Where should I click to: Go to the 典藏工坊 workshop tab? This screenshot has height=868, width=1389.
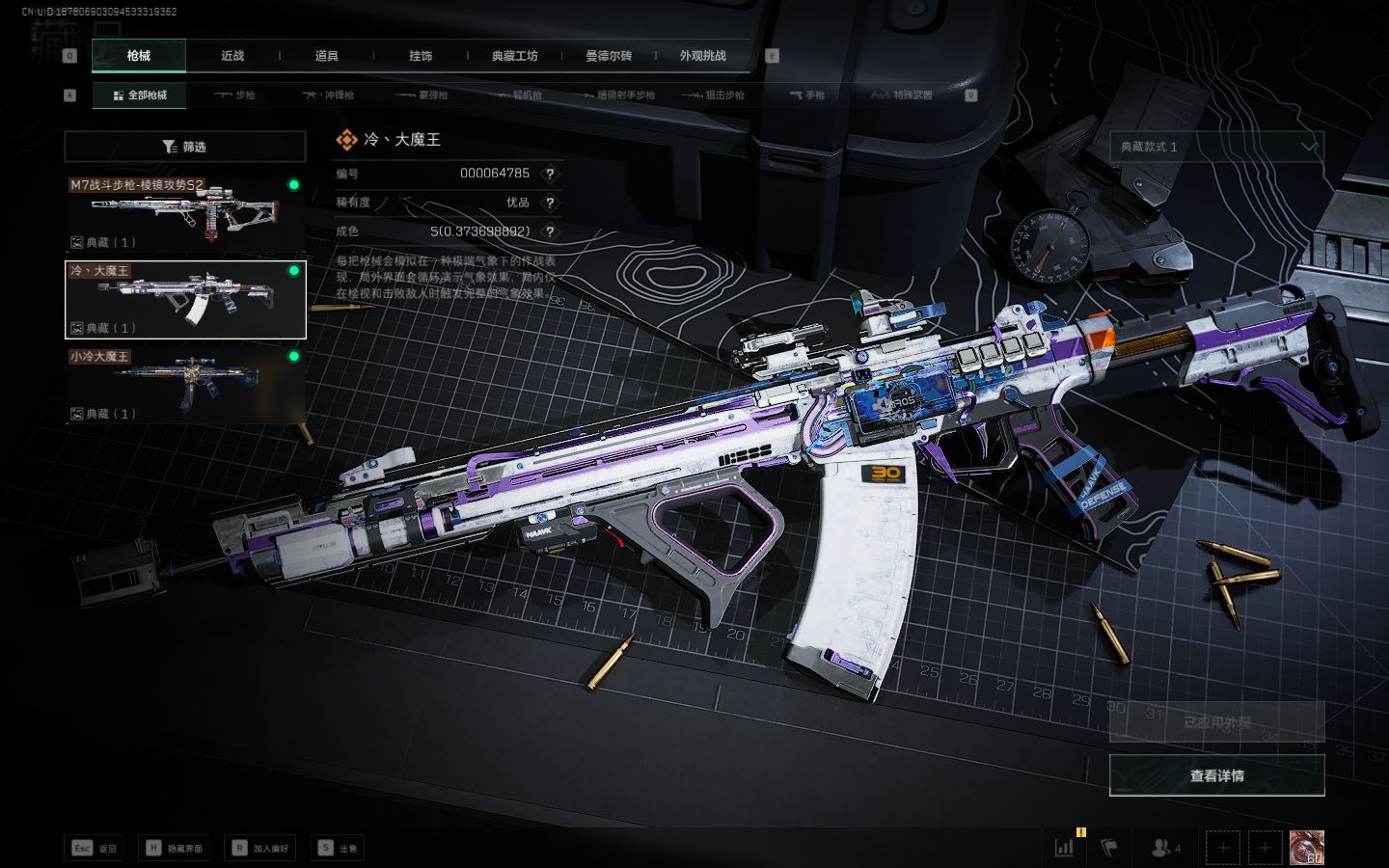coord(514,56)
